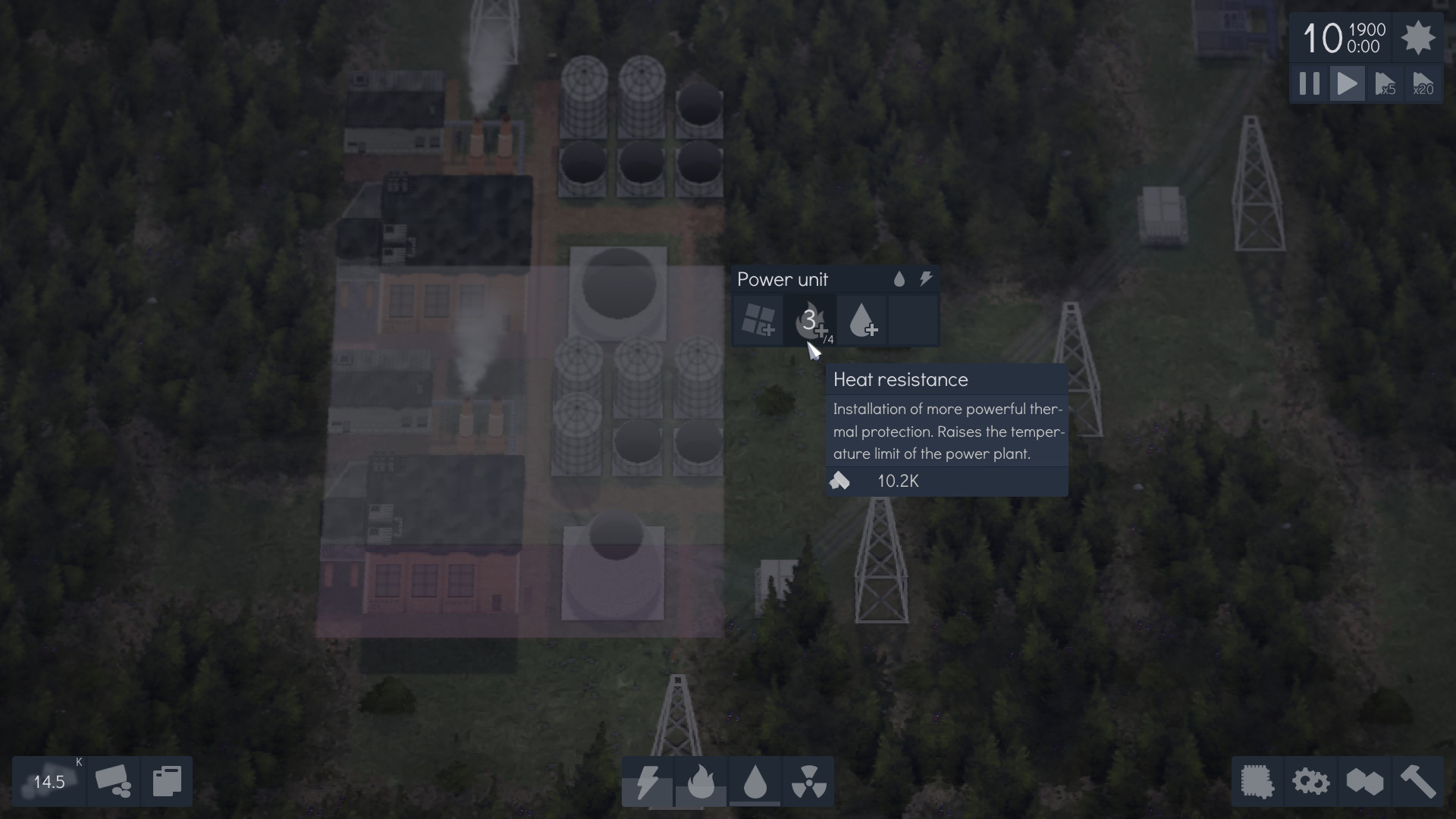Image resolution: width=1456 pixels, height=819 pixels.
Task: Click the water capacity upgrade icon
Action: 864,320
